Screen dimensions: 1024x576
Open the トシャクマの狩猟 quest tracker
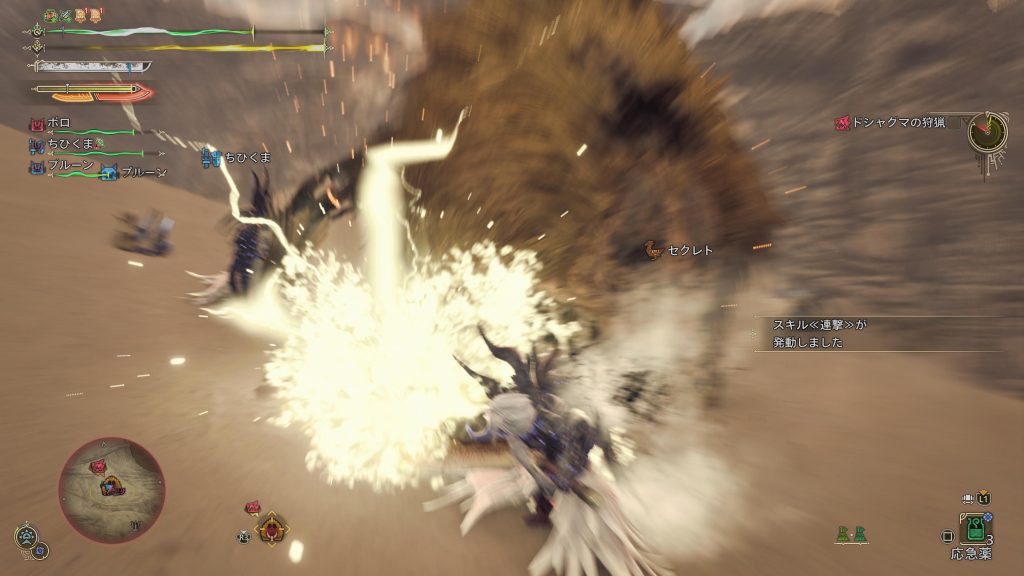[893, 123]
